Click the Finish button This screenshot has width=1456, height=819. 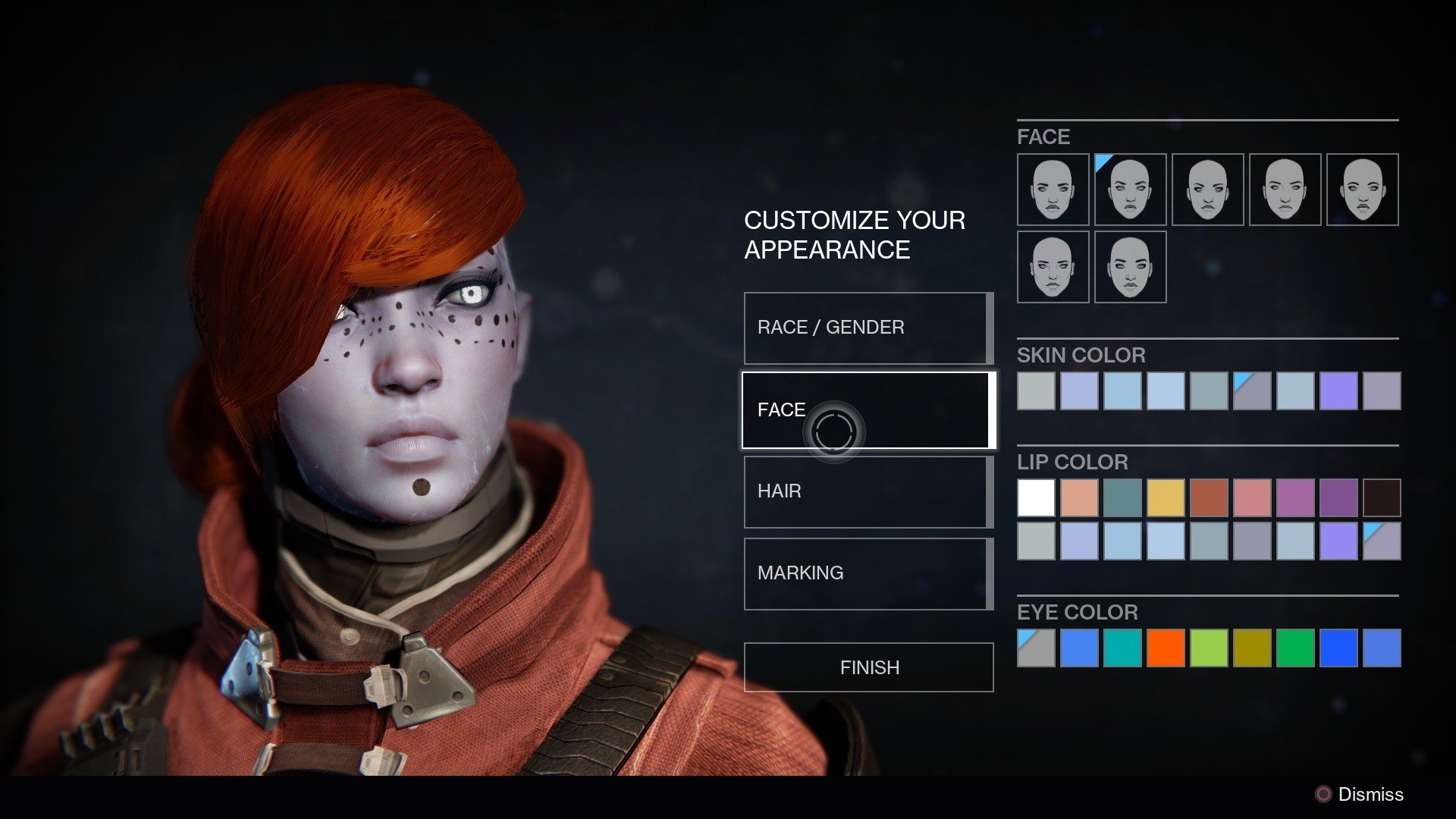868,667
